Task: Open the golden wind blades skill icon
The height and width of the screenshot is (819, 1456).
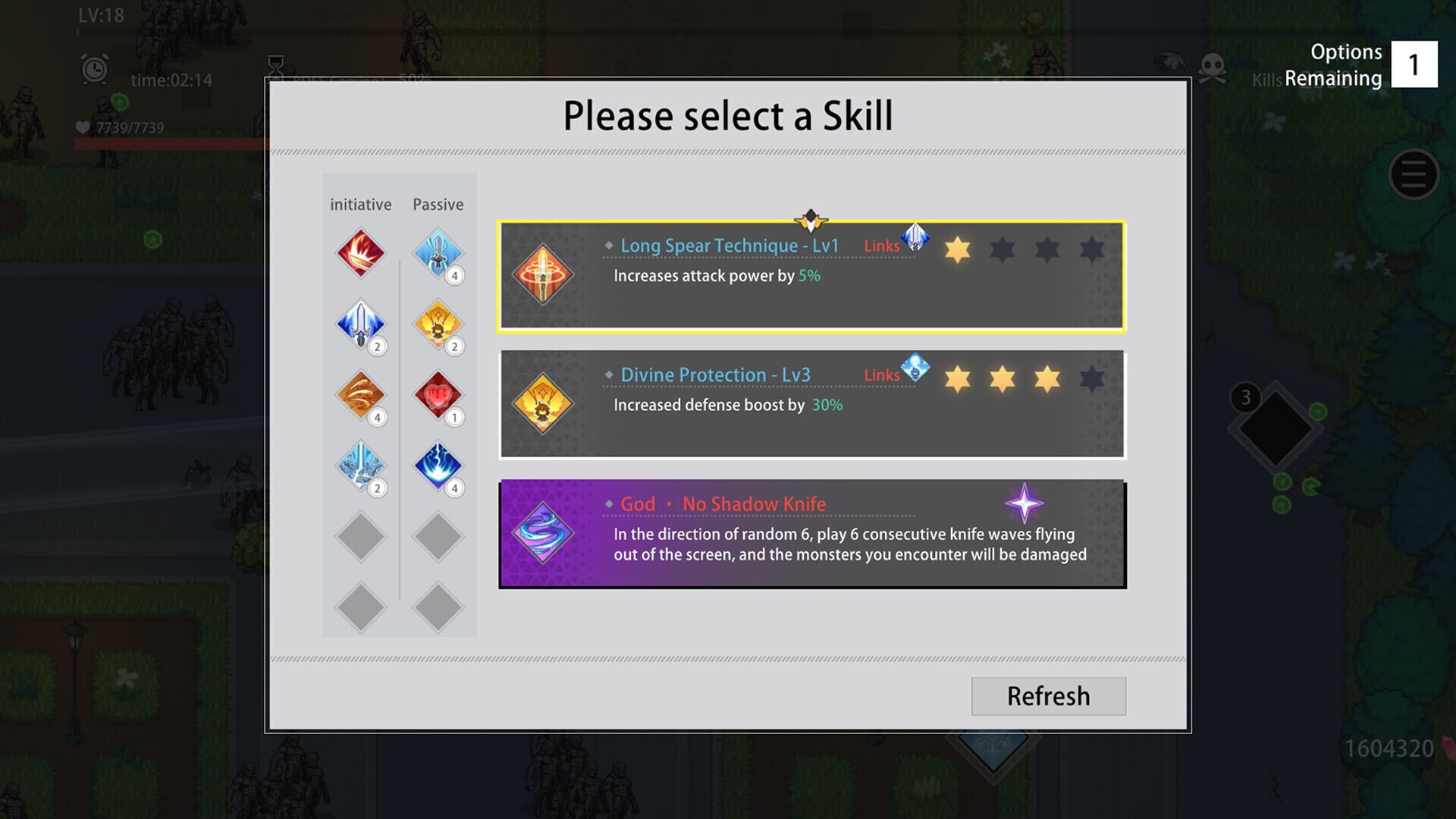Action: coord(360,394)
